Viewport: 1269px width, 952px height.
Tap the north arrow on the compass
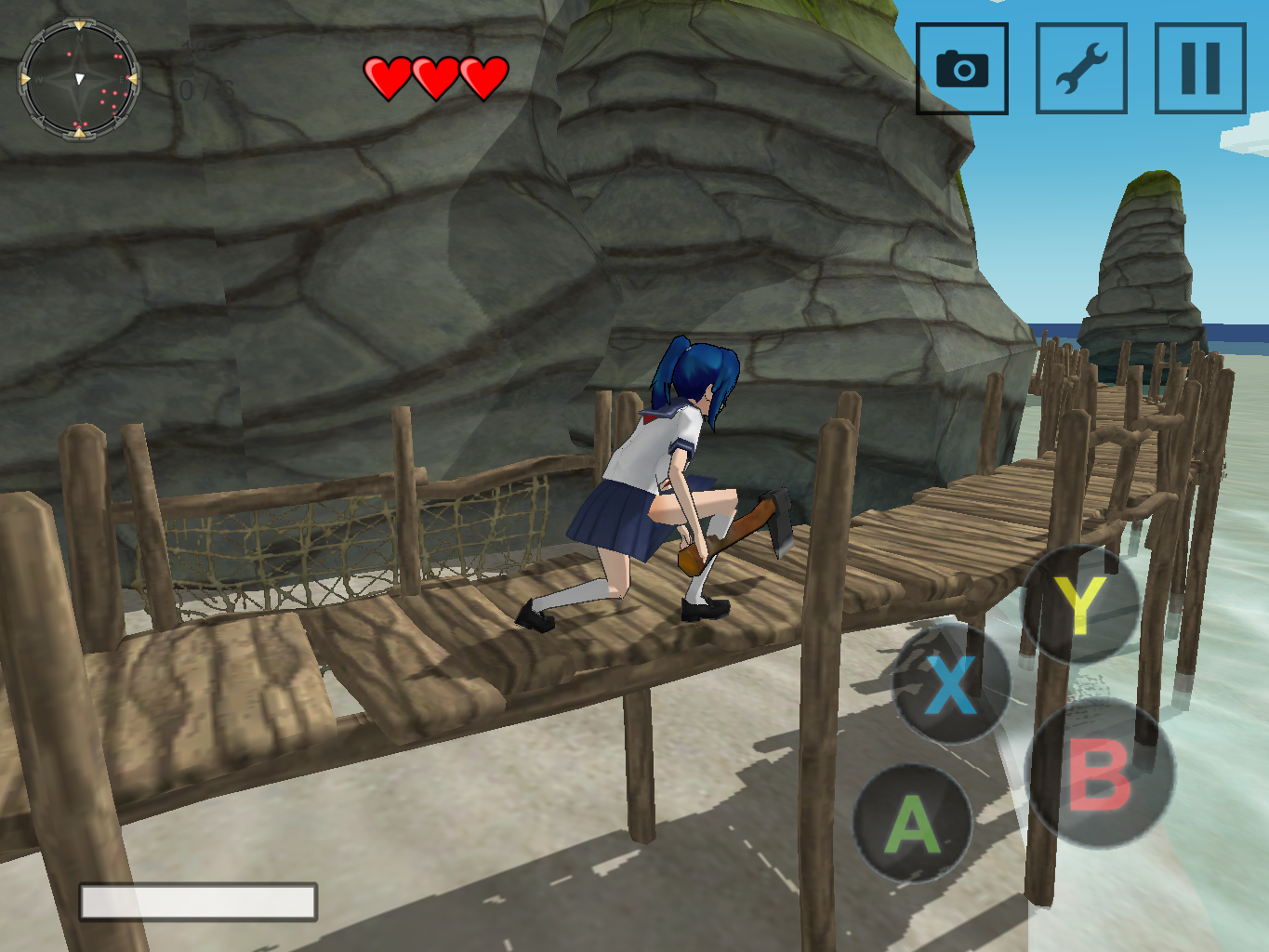tap(80, 26)
